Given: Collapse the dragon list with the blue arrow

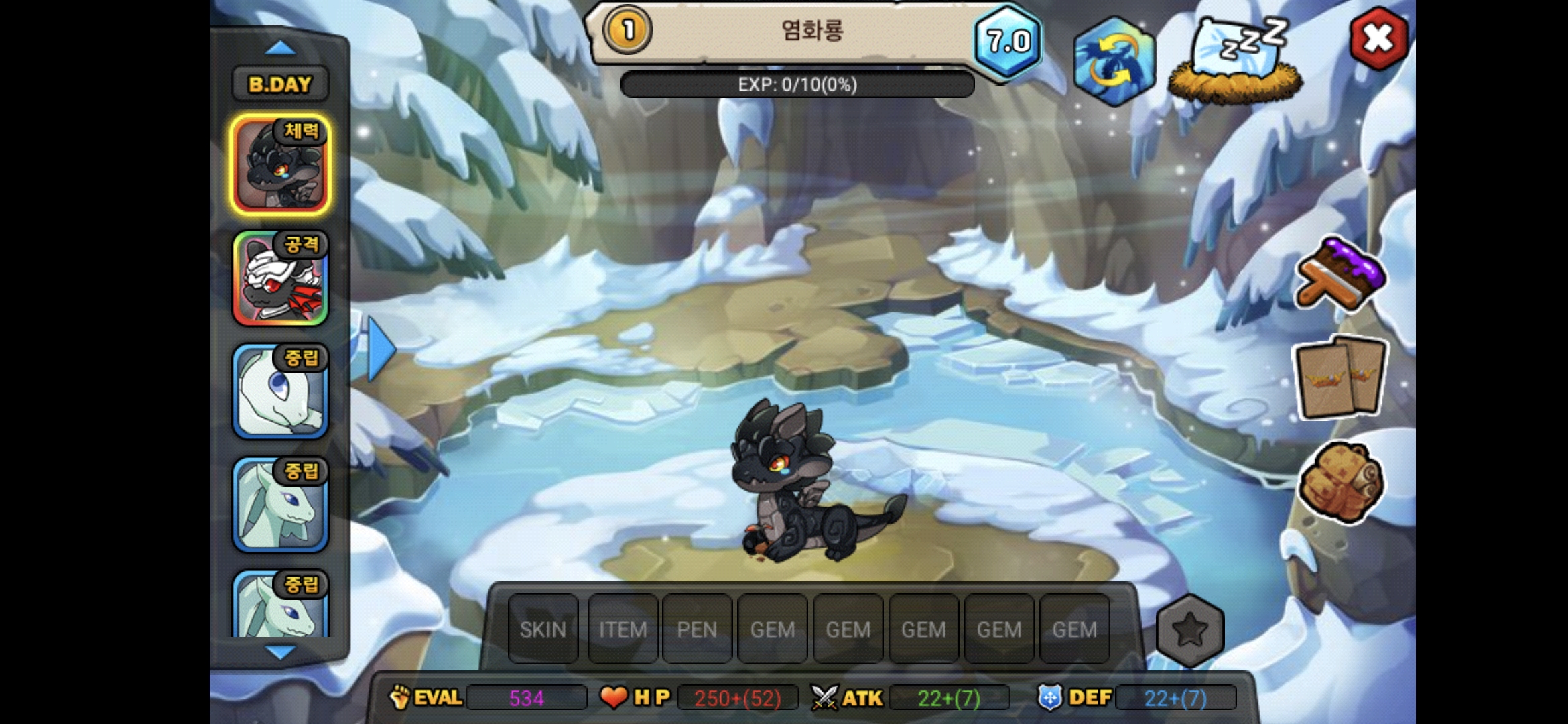Looking at the screenshot, I should click(x=379, y=347).
